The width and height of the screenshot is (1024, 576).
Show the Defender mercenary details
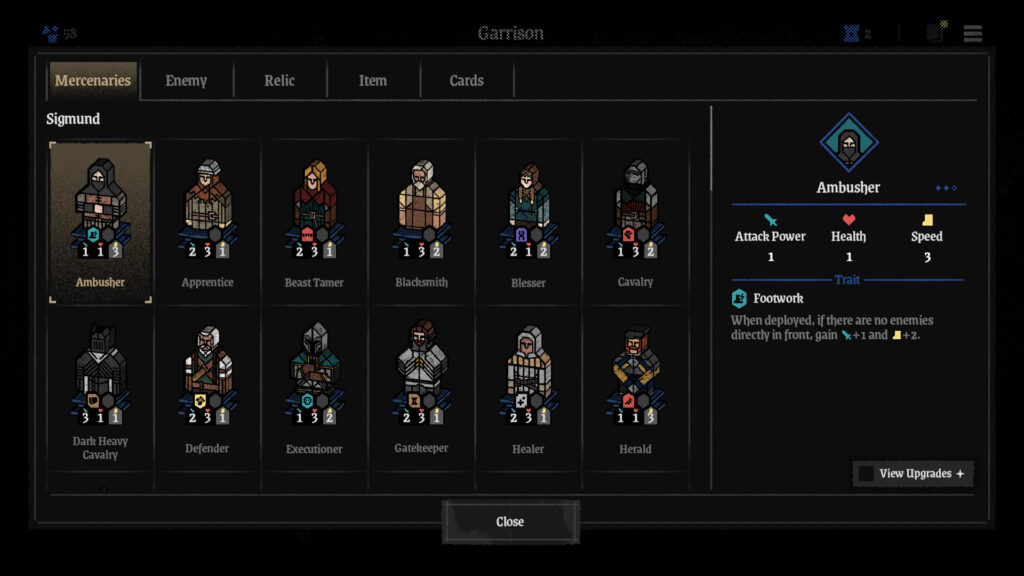tap(208, 388)
